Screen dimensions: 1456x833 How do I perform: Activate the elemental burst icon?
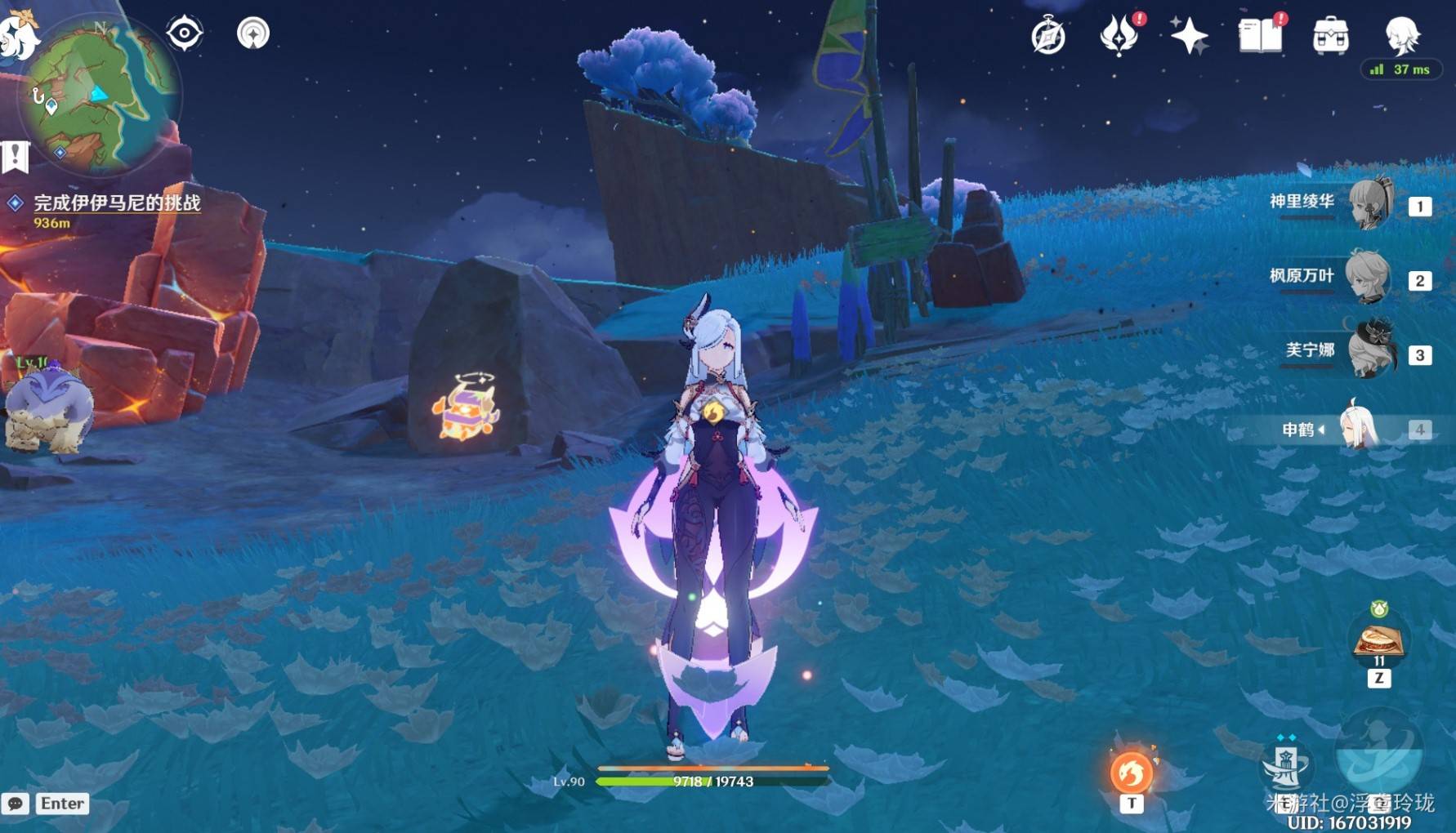point(1379,755)
